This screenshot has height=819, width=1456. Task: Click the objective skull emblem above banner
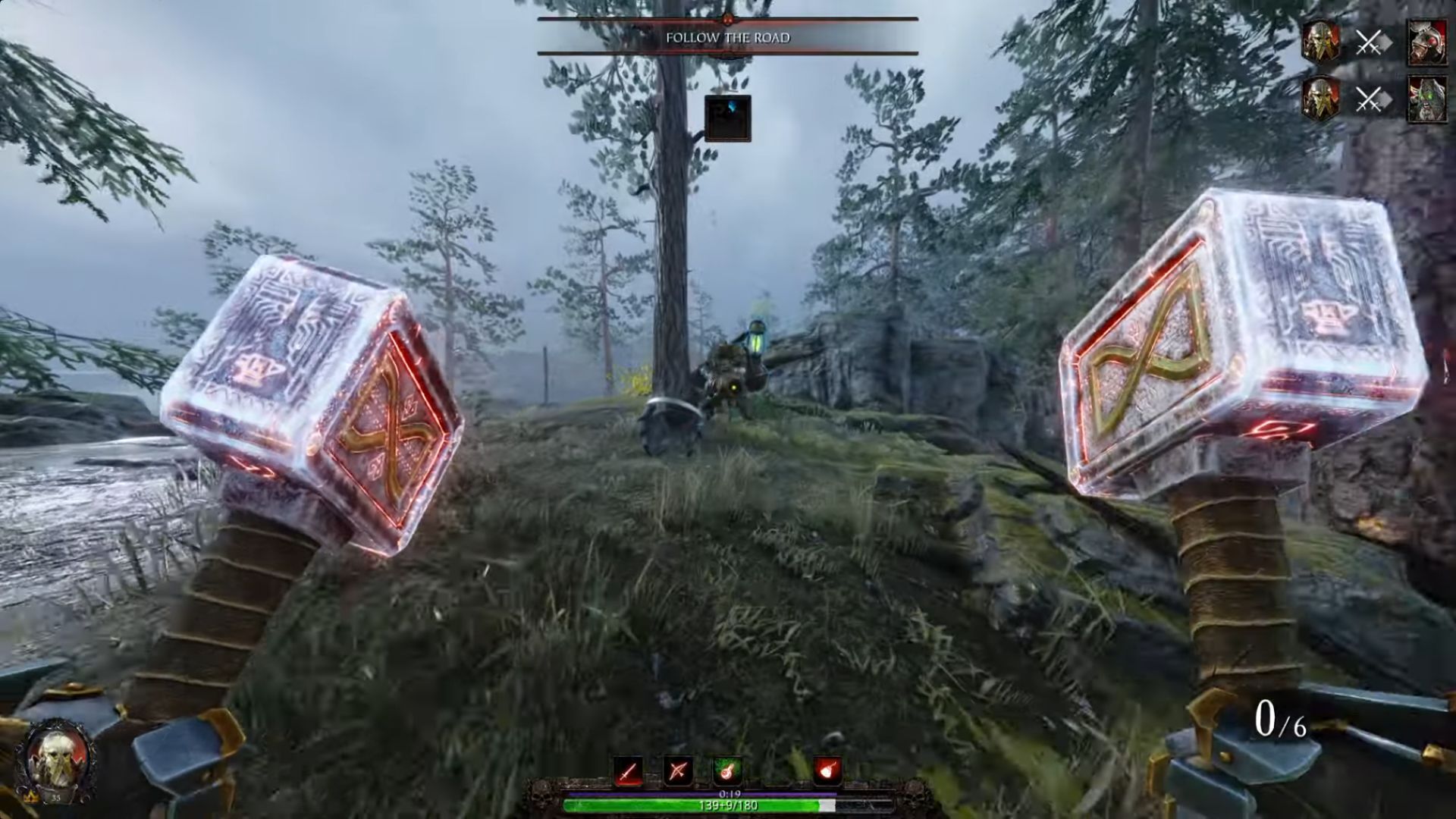pos(728,20)
